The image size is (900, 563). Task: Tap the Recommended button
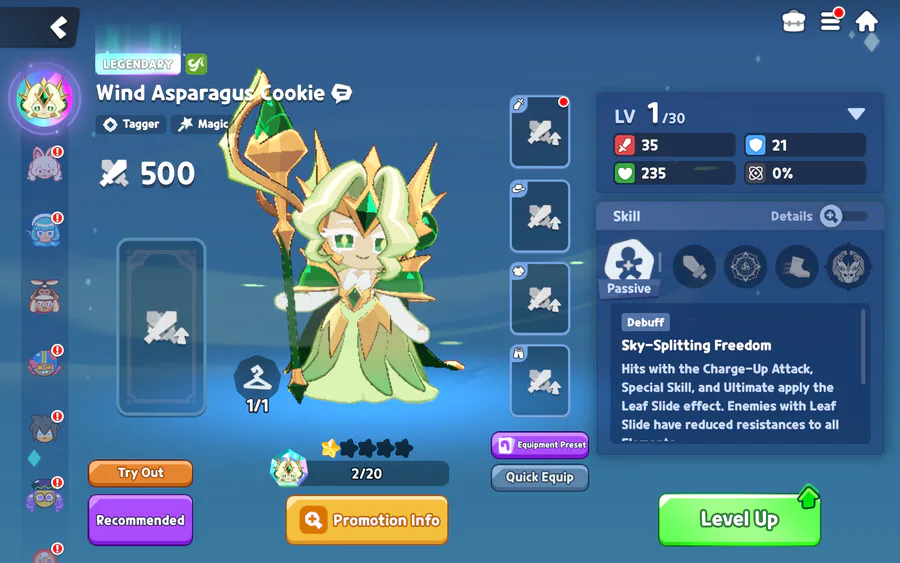(140, 520)
